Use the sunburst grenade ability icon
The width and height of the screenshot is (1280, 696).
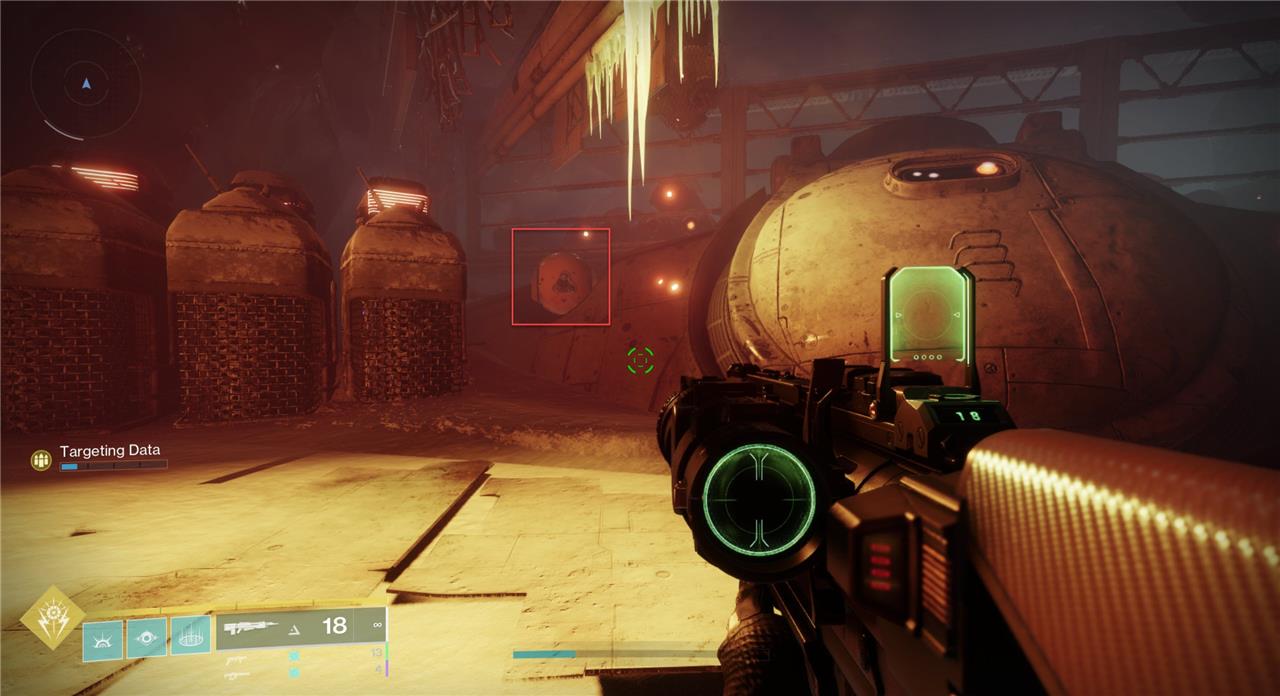point(102,639)
